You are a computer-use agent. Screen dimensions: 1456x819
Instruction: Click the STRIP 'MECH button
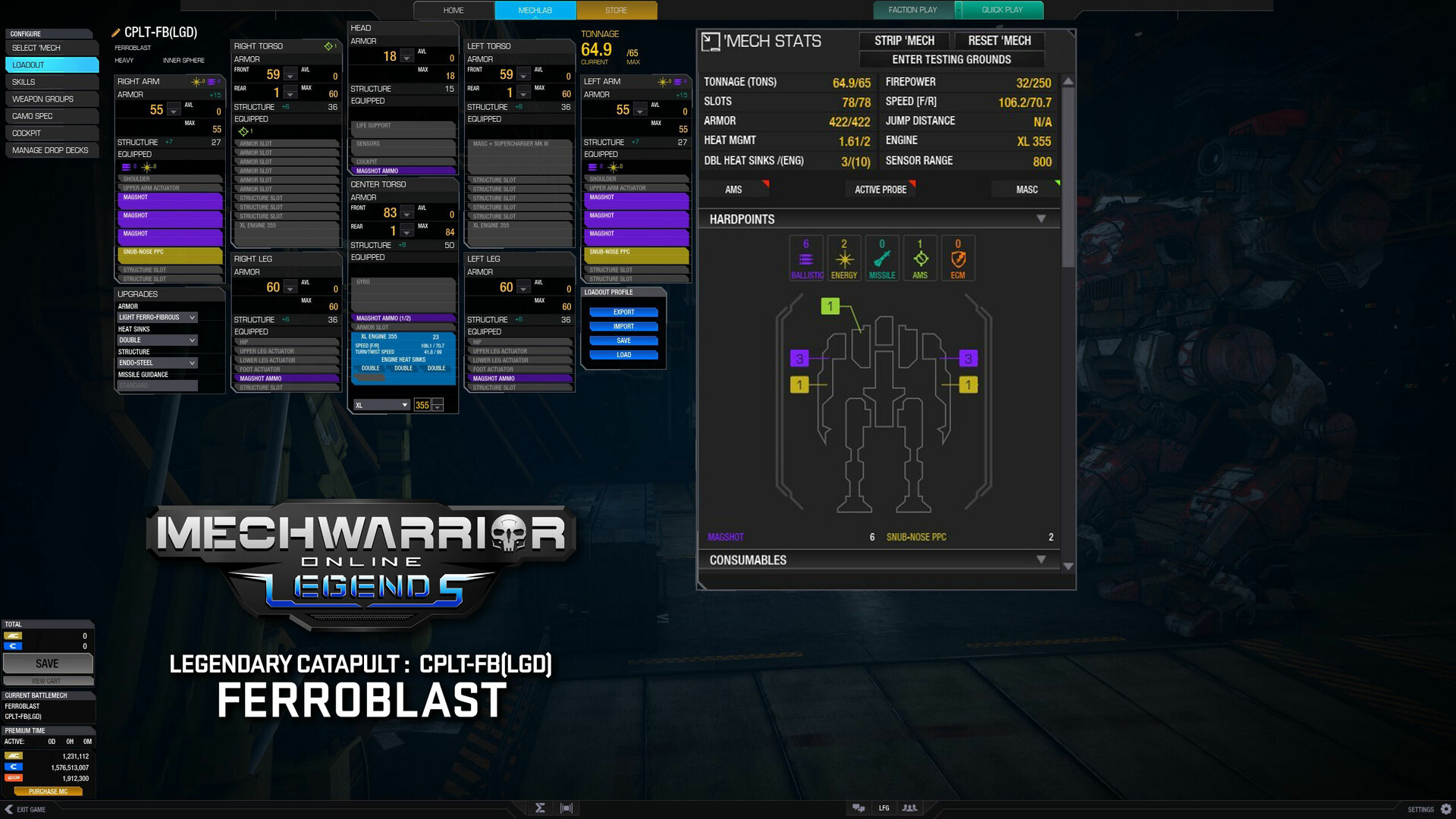pyautogui.click(x=903, y=41)
